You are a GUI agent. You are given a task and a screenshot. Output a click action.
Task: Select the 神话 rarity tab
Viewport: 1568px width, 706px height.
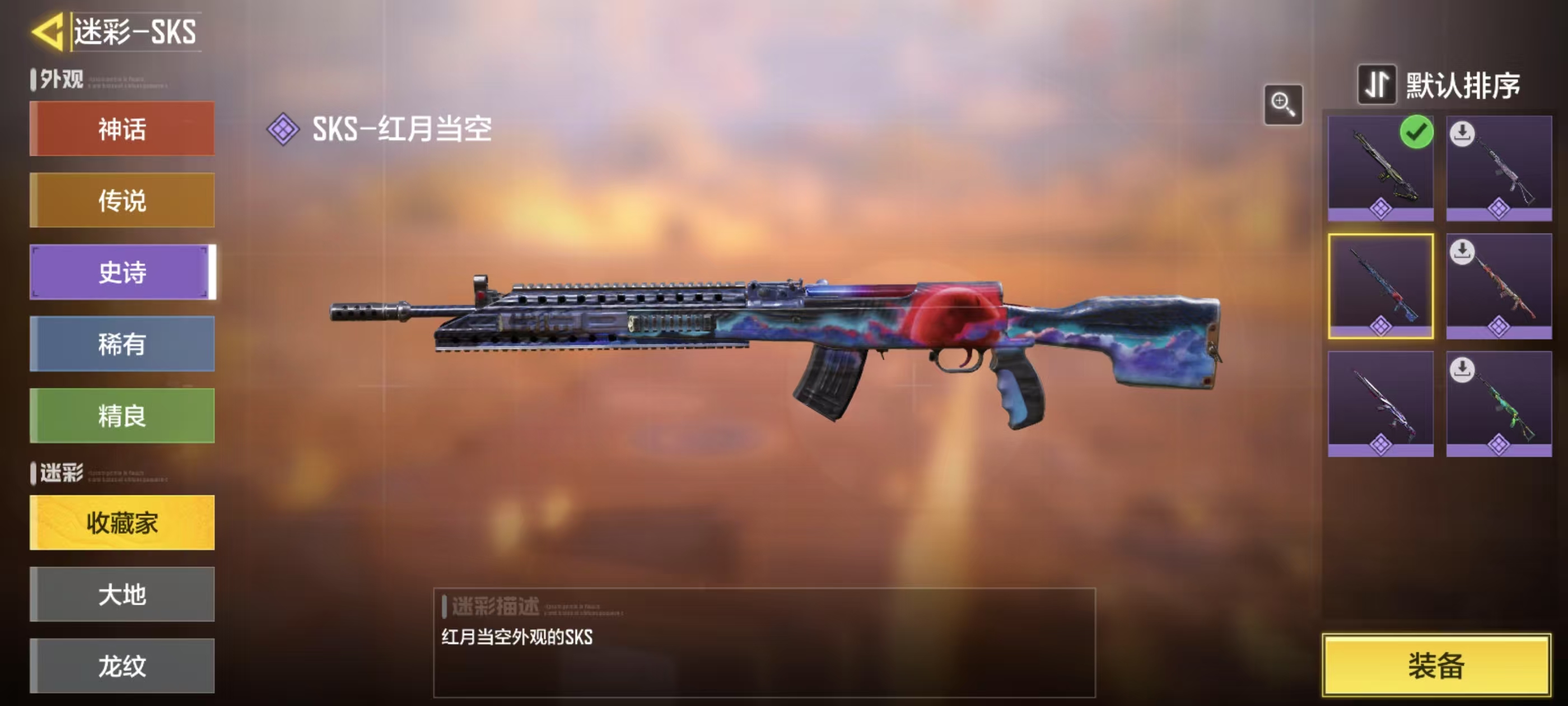point(122,129)
